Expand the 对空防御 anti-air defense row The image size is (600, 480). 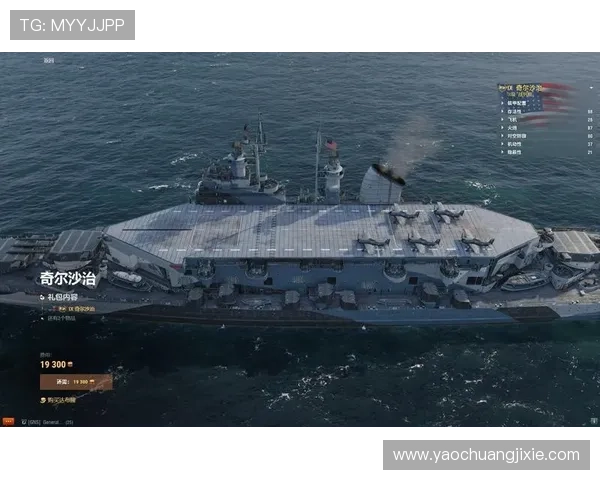tap(518, 135)
